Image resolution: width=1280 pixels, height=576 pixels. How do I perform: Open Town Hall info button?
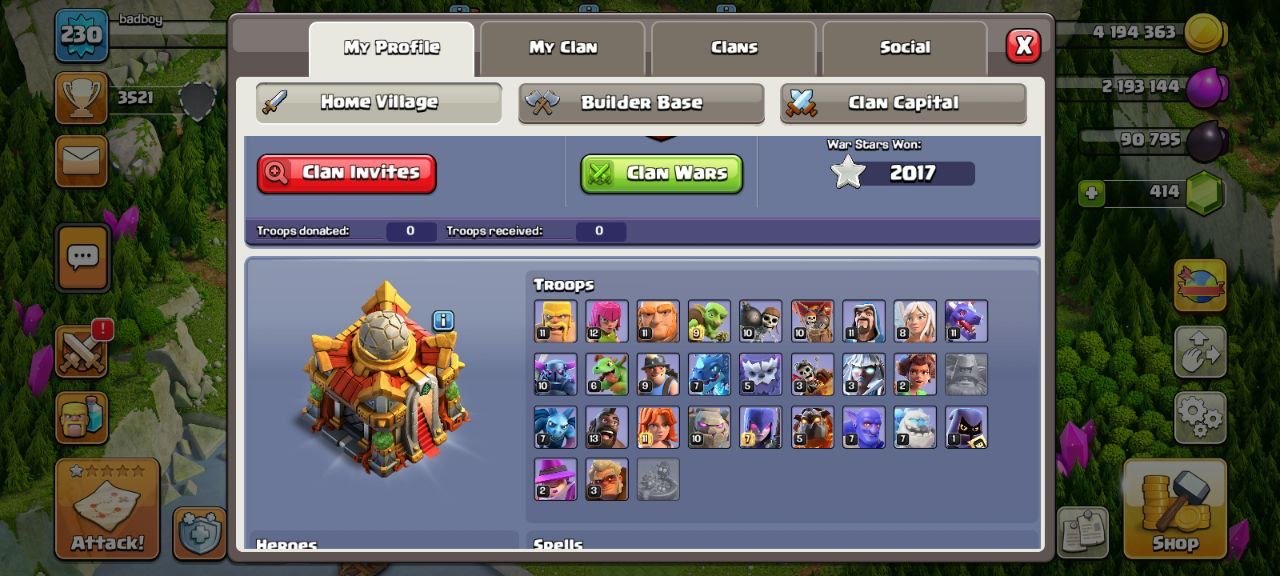pyautogui.click(x=443, y=320)
